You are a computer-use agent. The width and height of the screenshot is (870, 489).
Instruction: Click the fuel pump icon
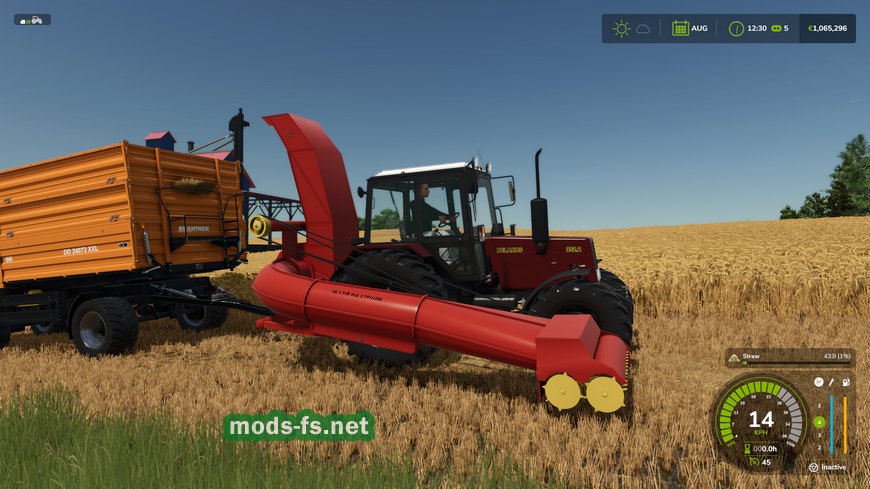846,382
